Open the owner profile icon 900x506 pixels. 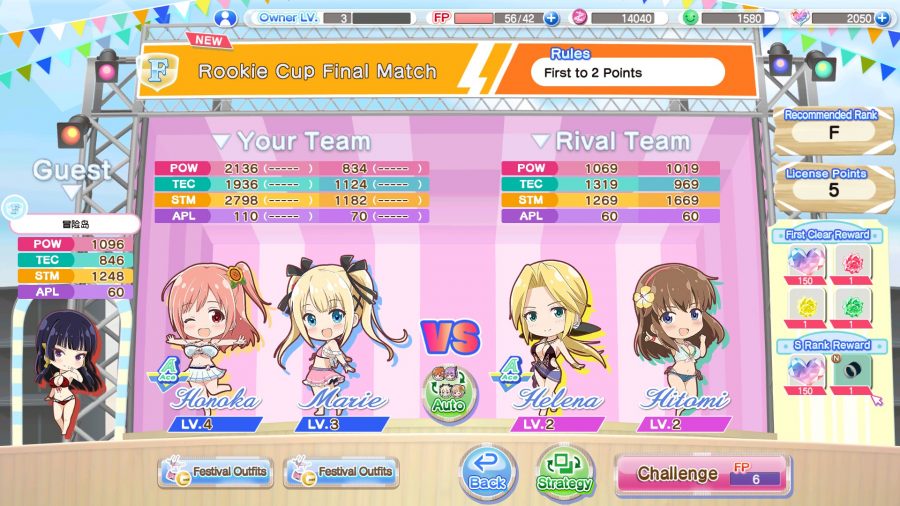coord(227,17)
